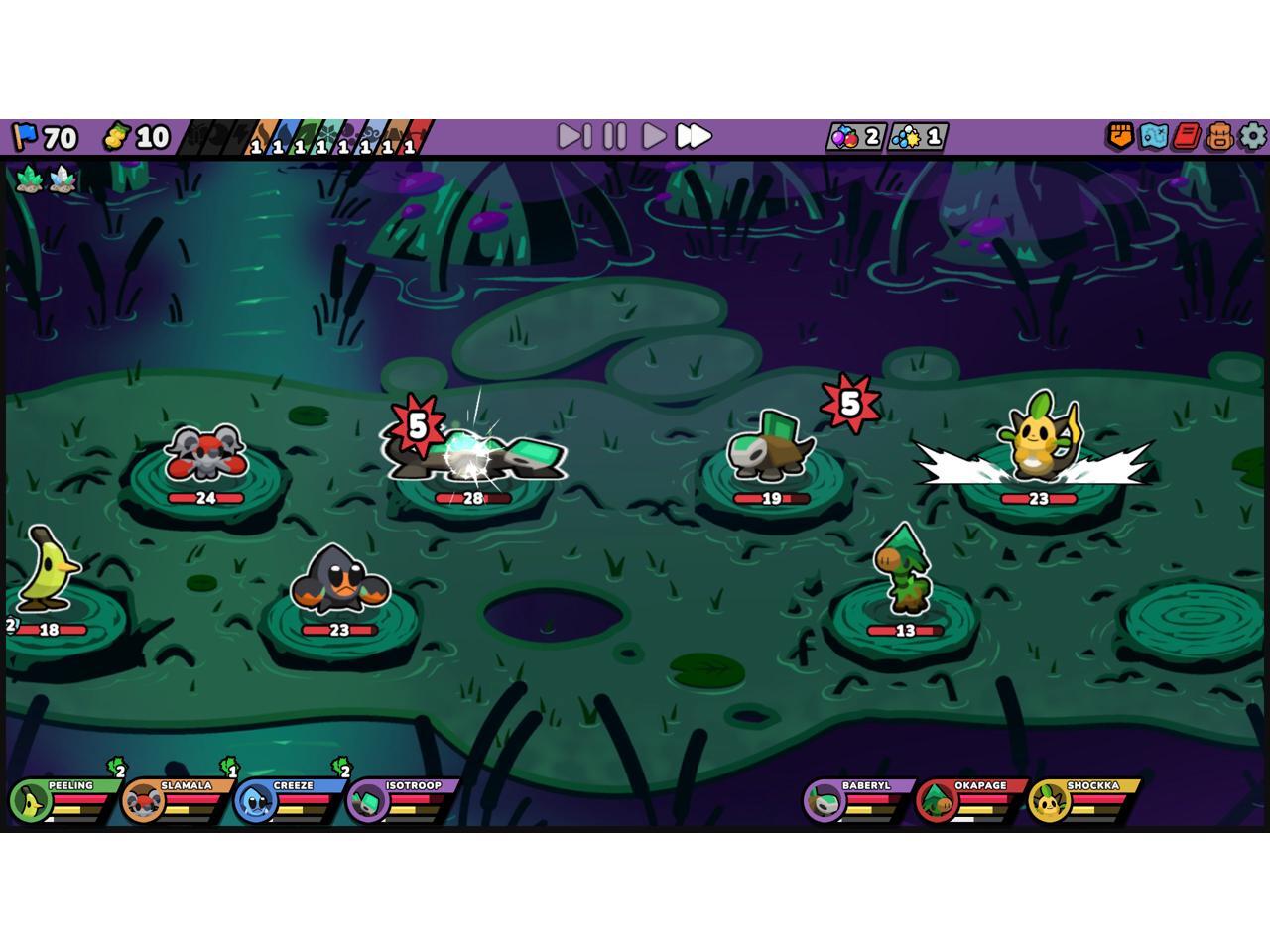Image resolution: width=1270 pixels, height=952 pixels.
Task: Open the backpack inventory
Action: tap(1220, 136)
